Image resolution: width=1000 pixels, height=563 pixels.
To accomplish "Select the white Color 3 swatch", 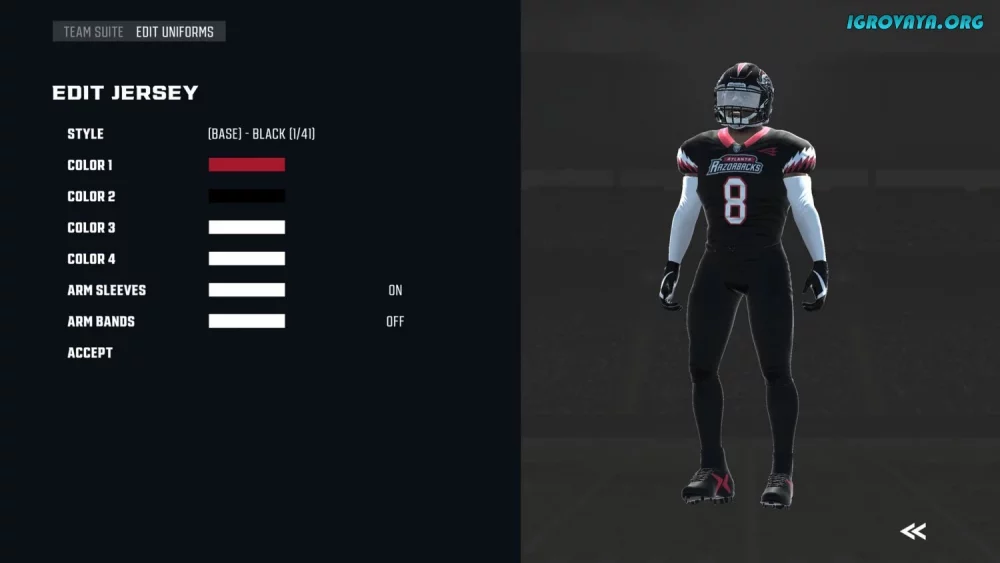I will click(x=247, y=227).
